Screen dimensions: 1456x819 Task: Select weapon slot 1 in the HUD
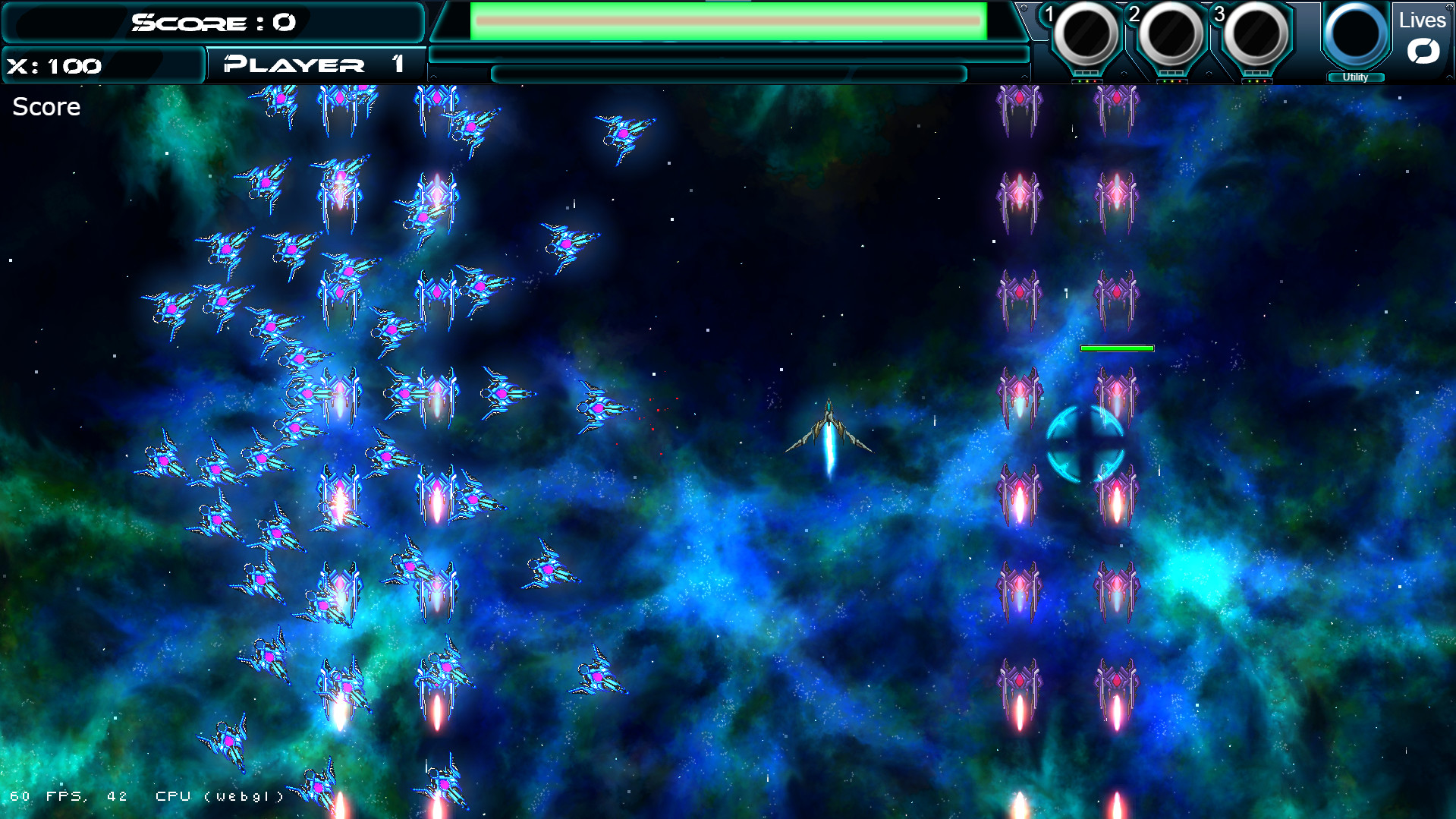(1087, 34)
